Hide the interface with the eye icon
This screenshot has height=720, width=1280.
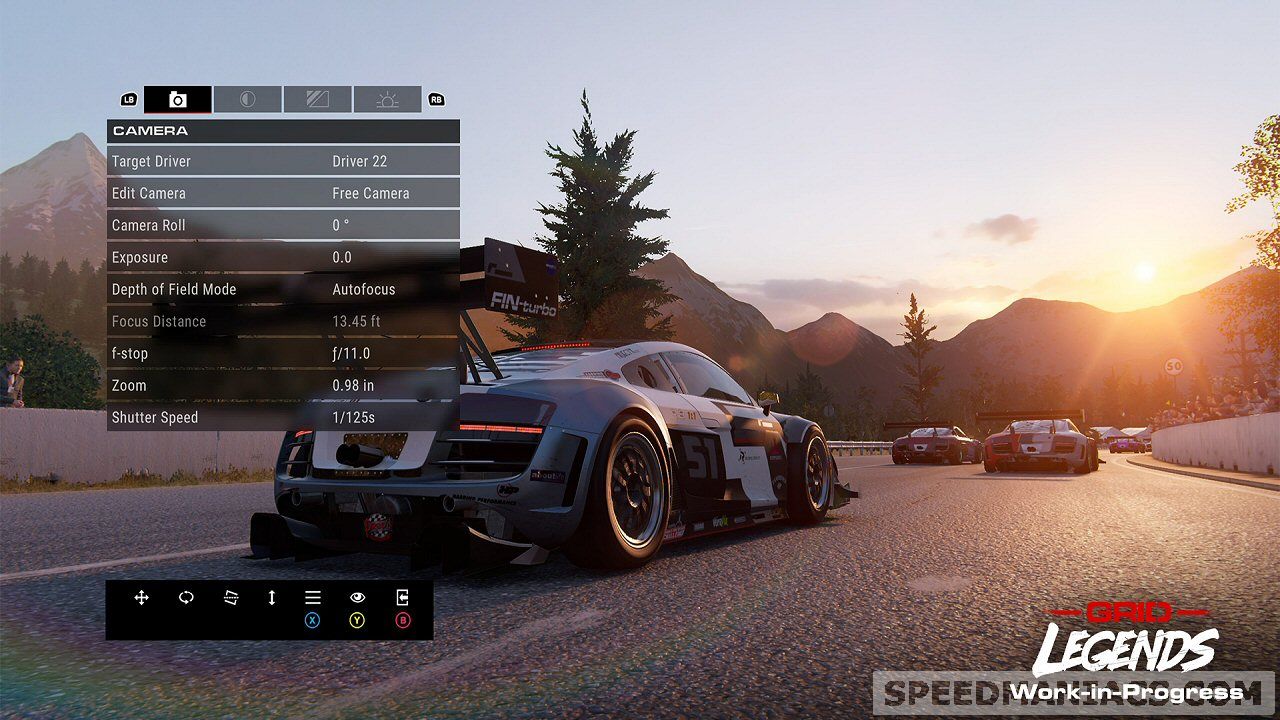[x=357, y=598]
